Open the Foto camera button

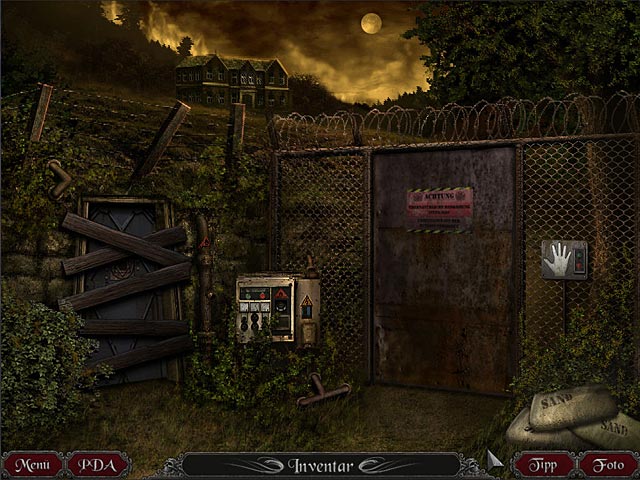(607, 465)
